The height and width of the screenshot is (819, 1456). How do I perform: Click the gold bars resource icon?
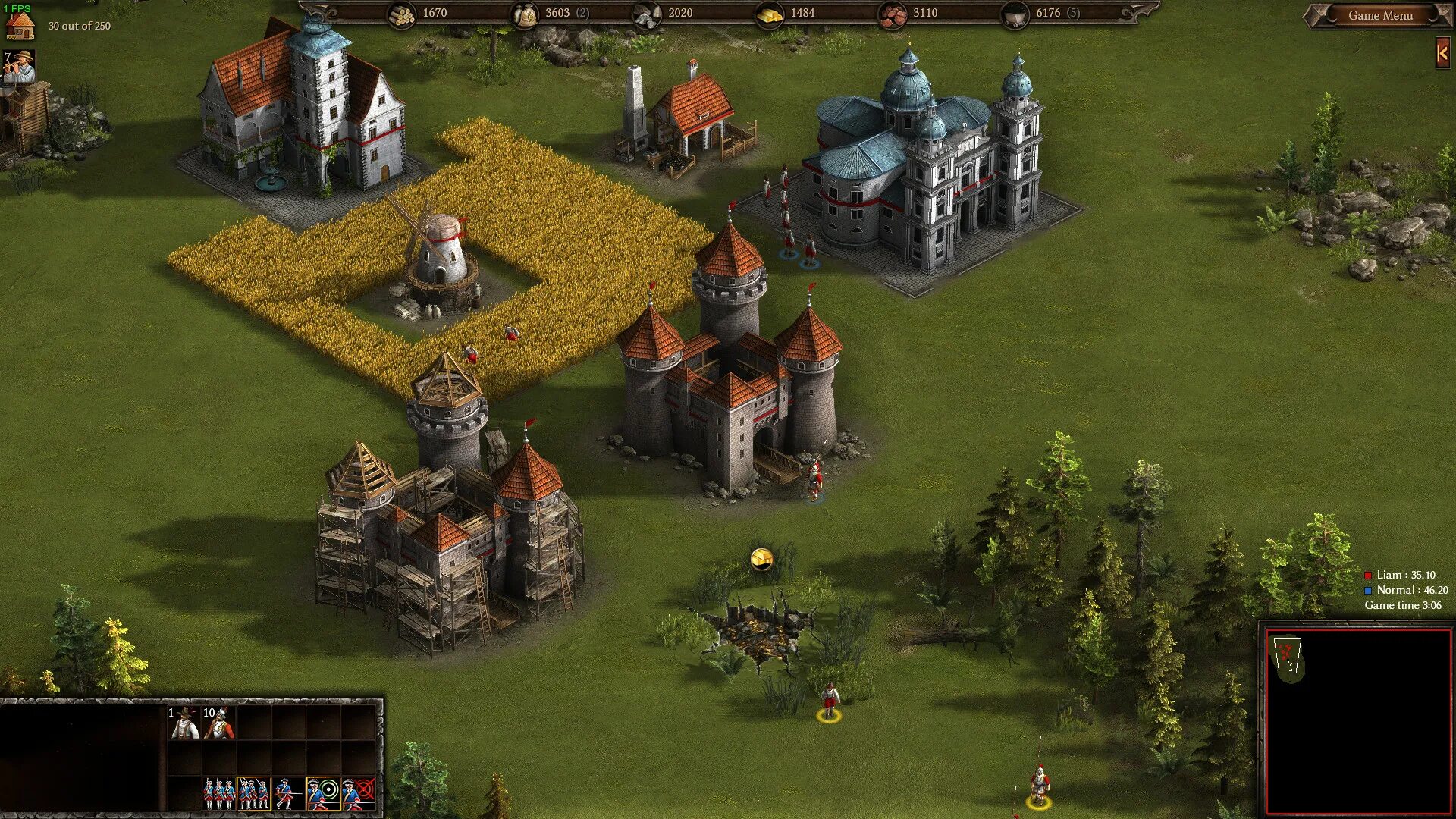769,14
